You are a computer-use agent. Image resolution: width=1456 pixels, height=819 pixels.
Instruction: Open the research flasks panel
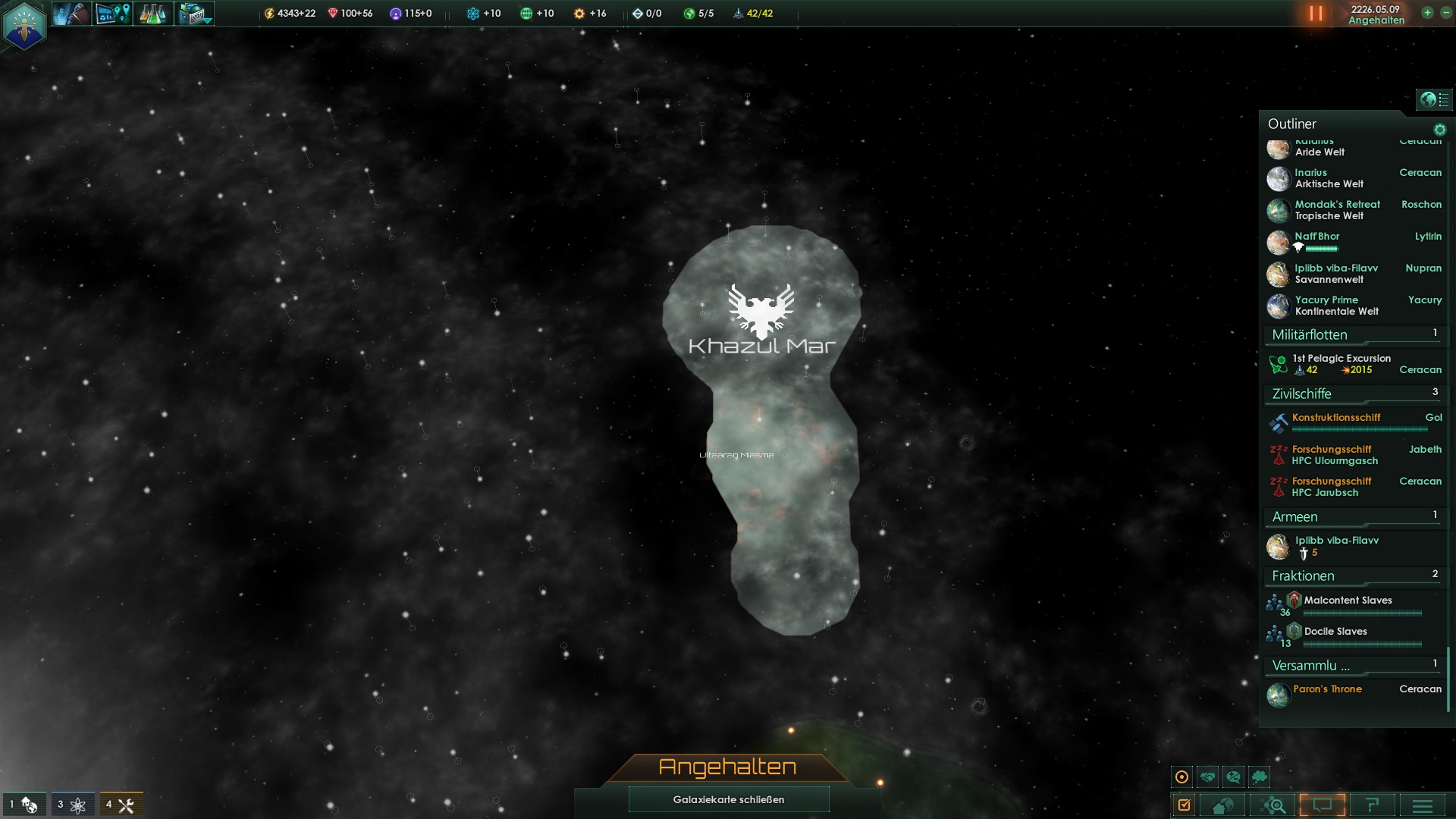click(x=152, y=14)
